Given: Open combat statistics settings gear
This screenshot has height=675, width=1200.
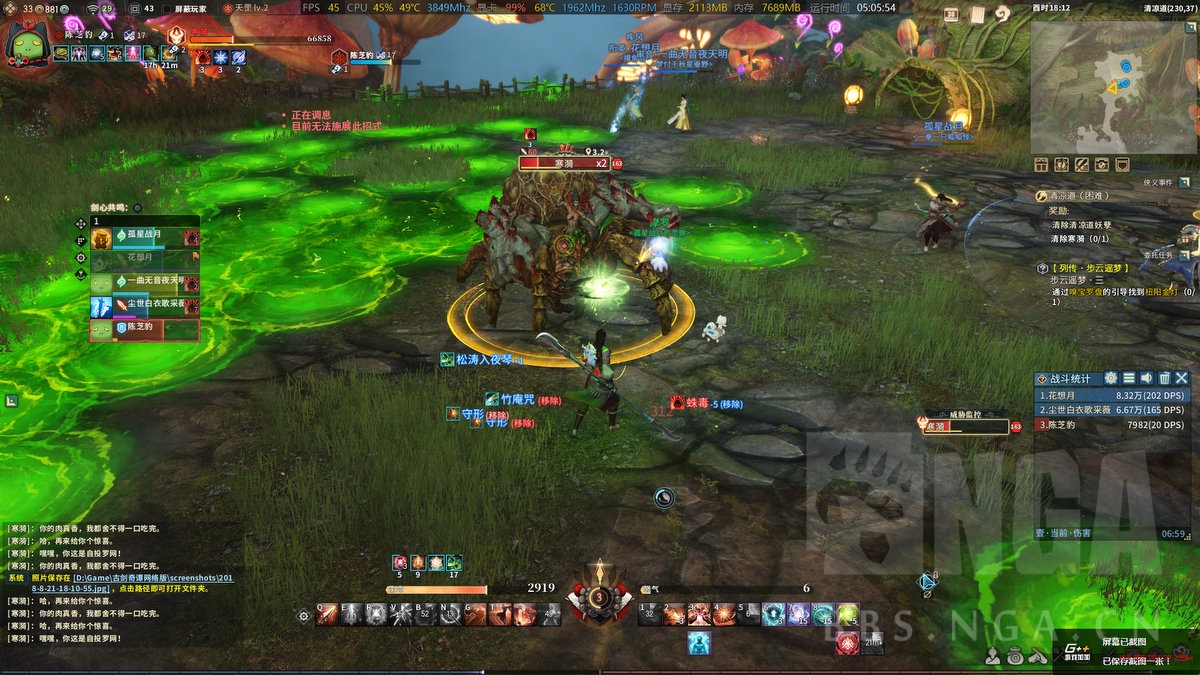Looking at the screenshot, I should [x=1110, y=378].
